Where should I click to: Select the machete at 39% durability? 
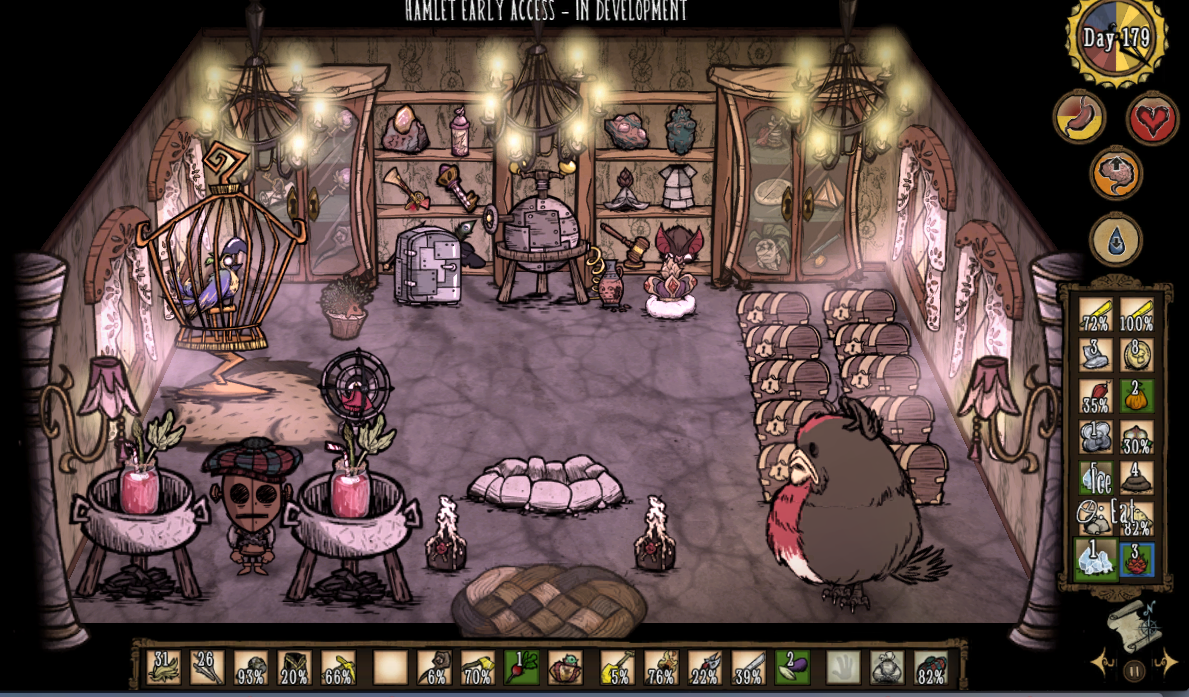click(748, 667)
